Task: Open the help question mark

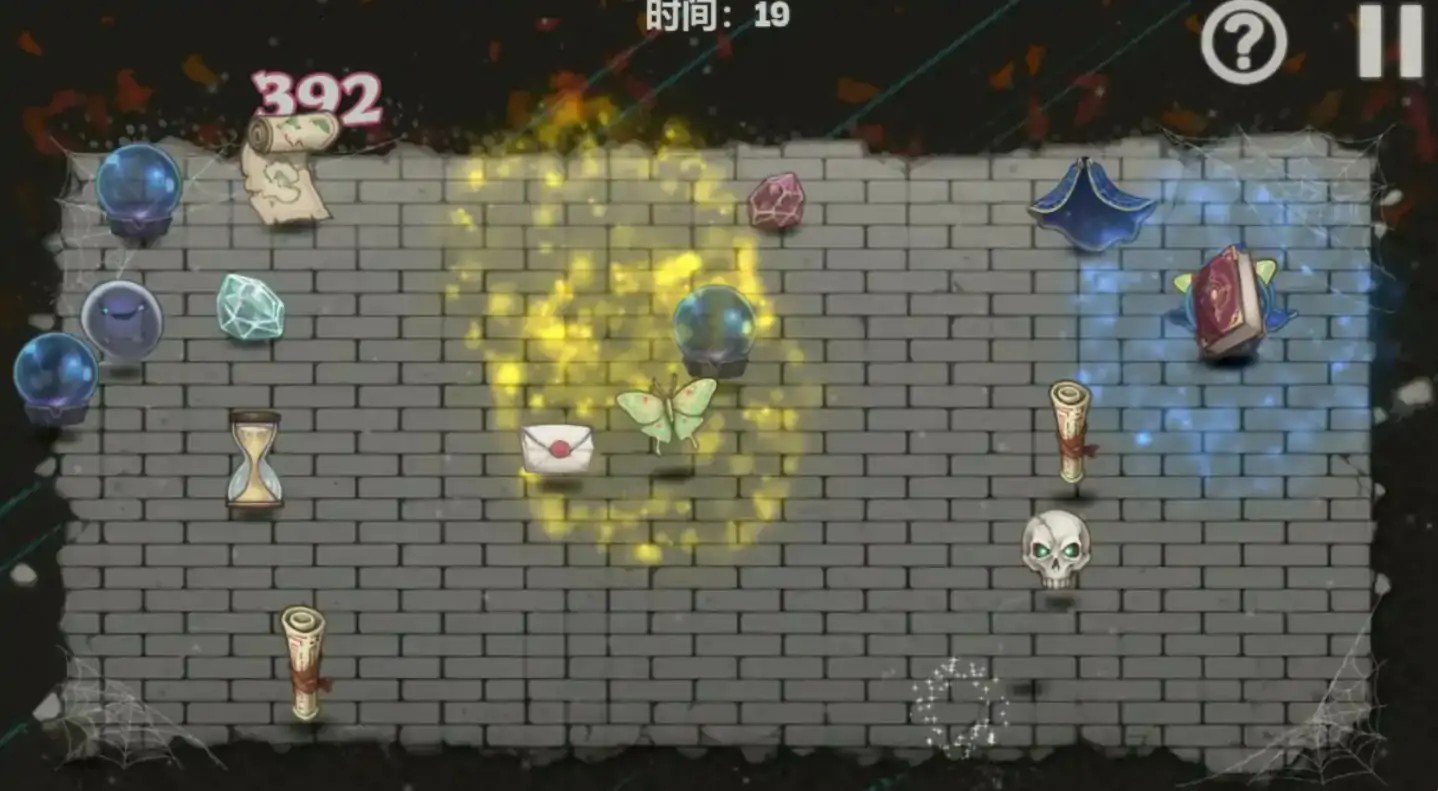Action: [1242, 41]
